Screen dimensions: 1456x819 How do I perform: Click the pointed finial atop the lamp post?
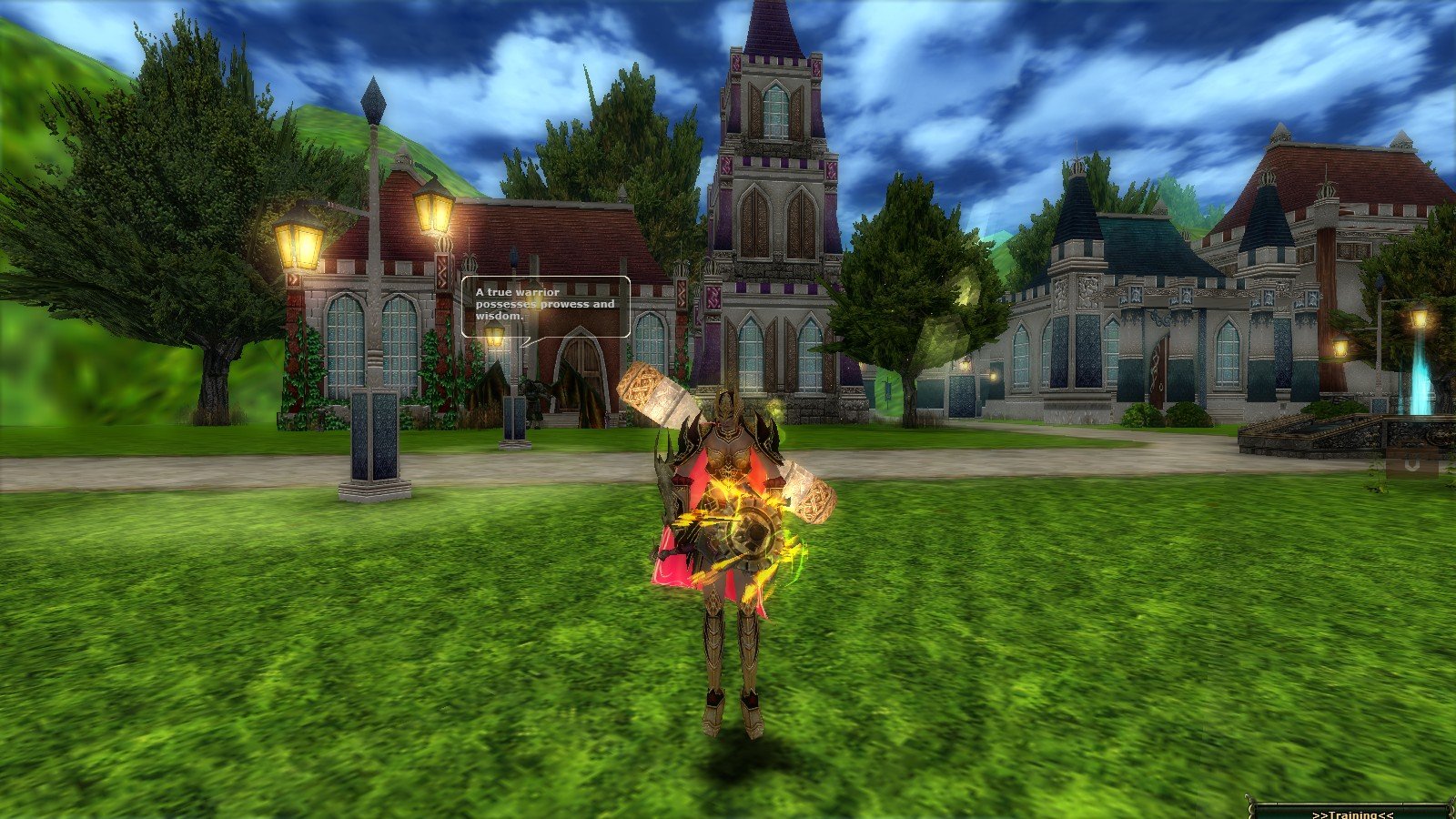point(375,100)
